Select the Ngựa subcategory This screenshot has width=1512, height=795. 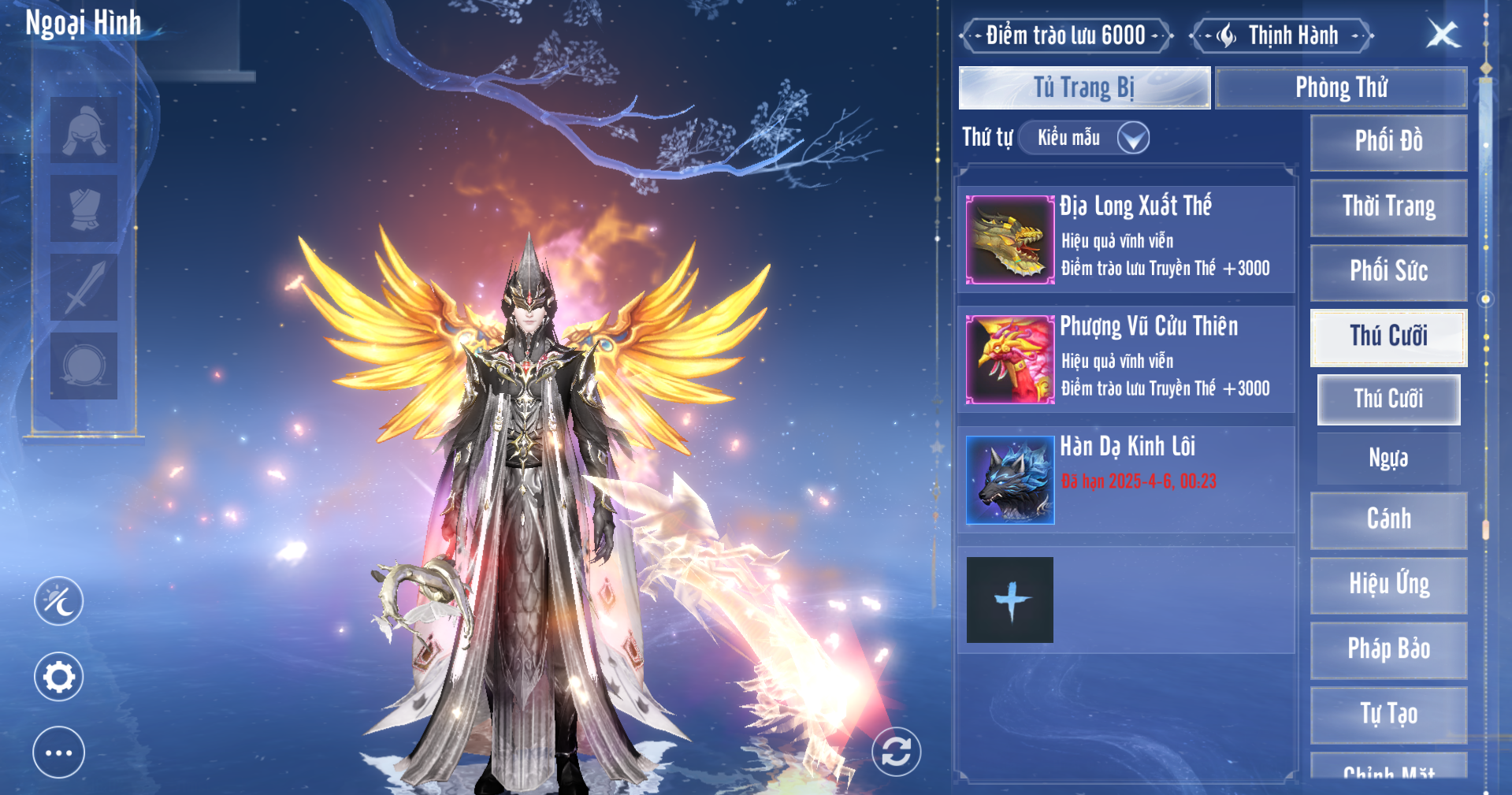[1388, 458]
